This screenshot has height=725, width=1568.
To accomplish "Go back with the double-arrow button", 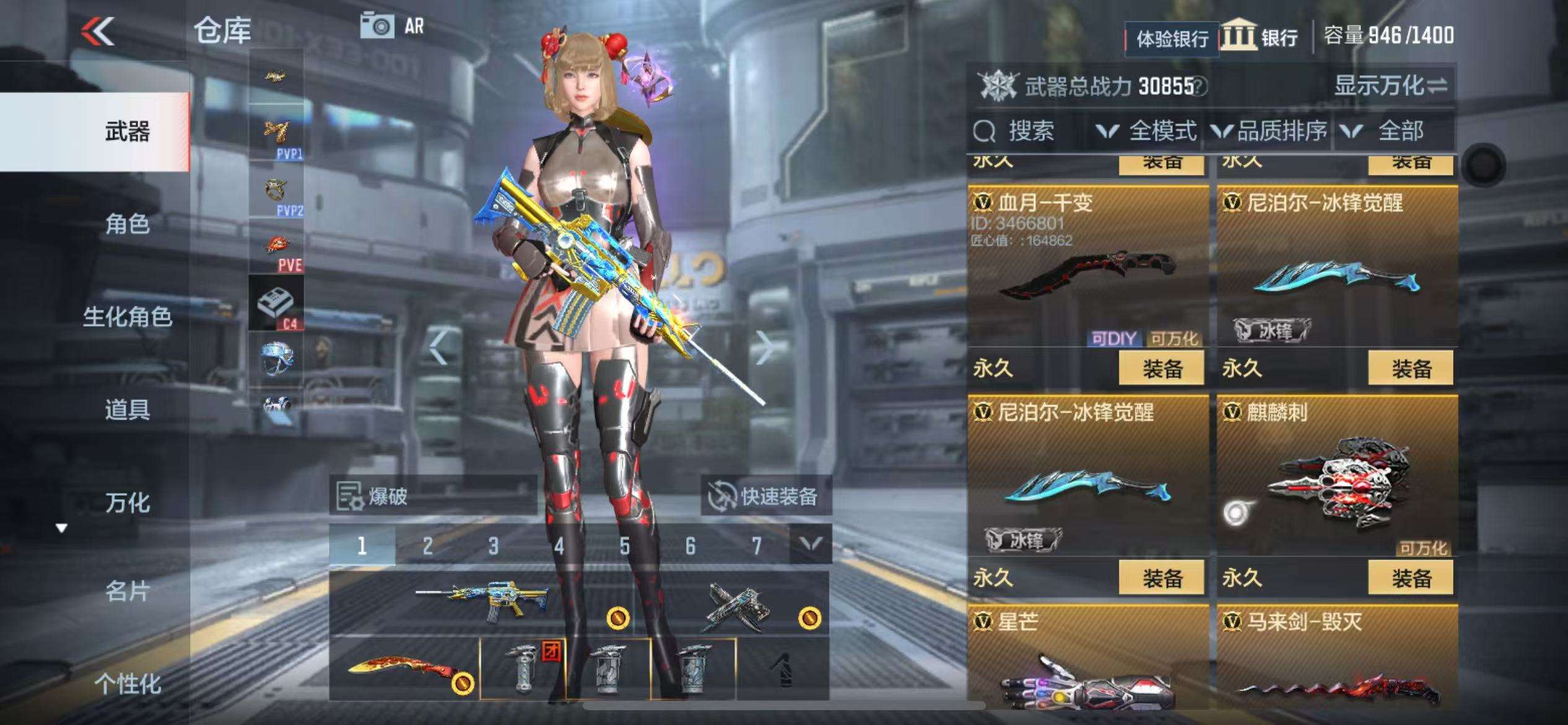I will (99, 31).
